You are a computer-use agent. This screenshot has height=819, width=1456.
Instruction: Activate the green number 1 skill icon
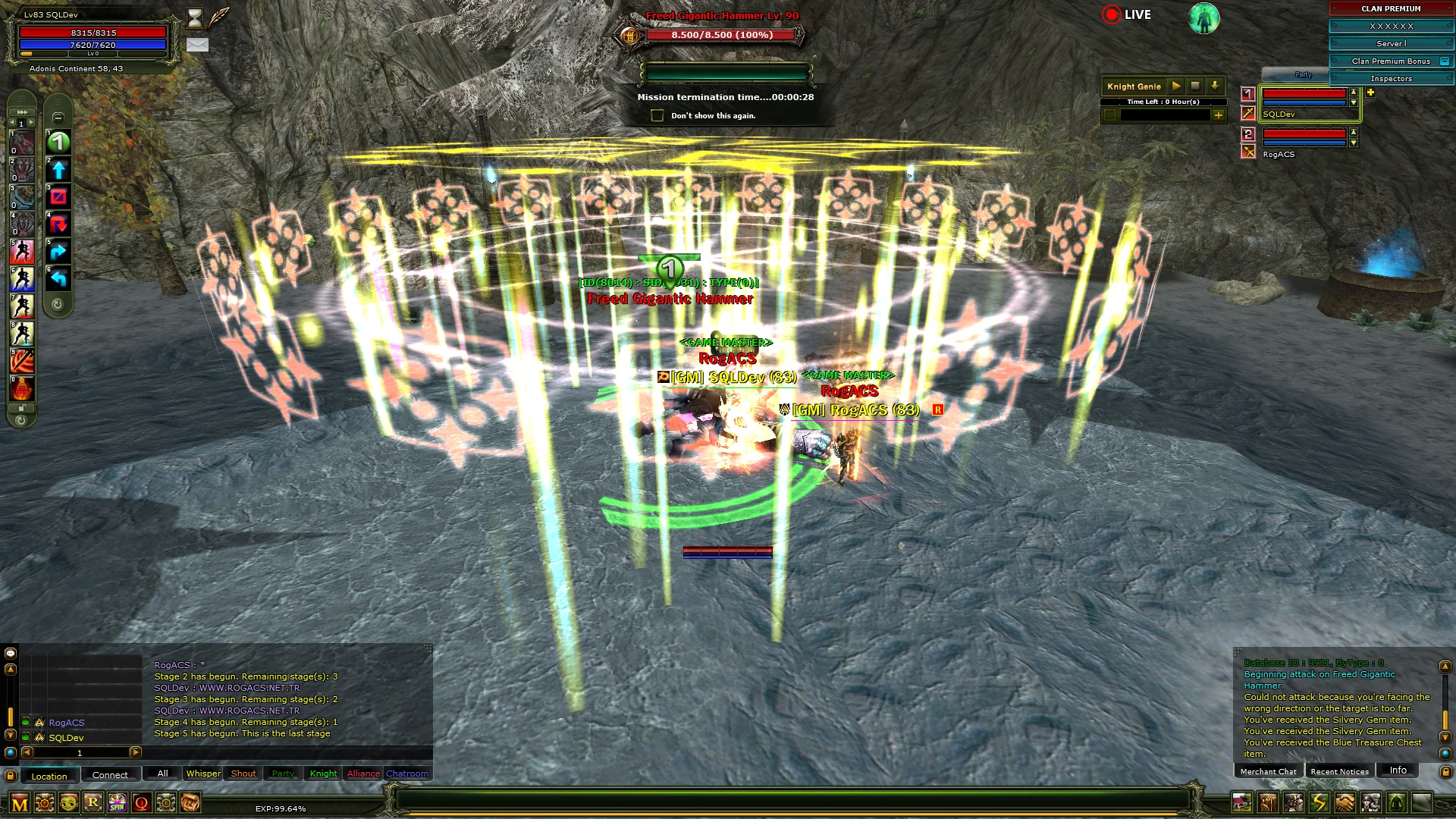click(x=58, y=142)
